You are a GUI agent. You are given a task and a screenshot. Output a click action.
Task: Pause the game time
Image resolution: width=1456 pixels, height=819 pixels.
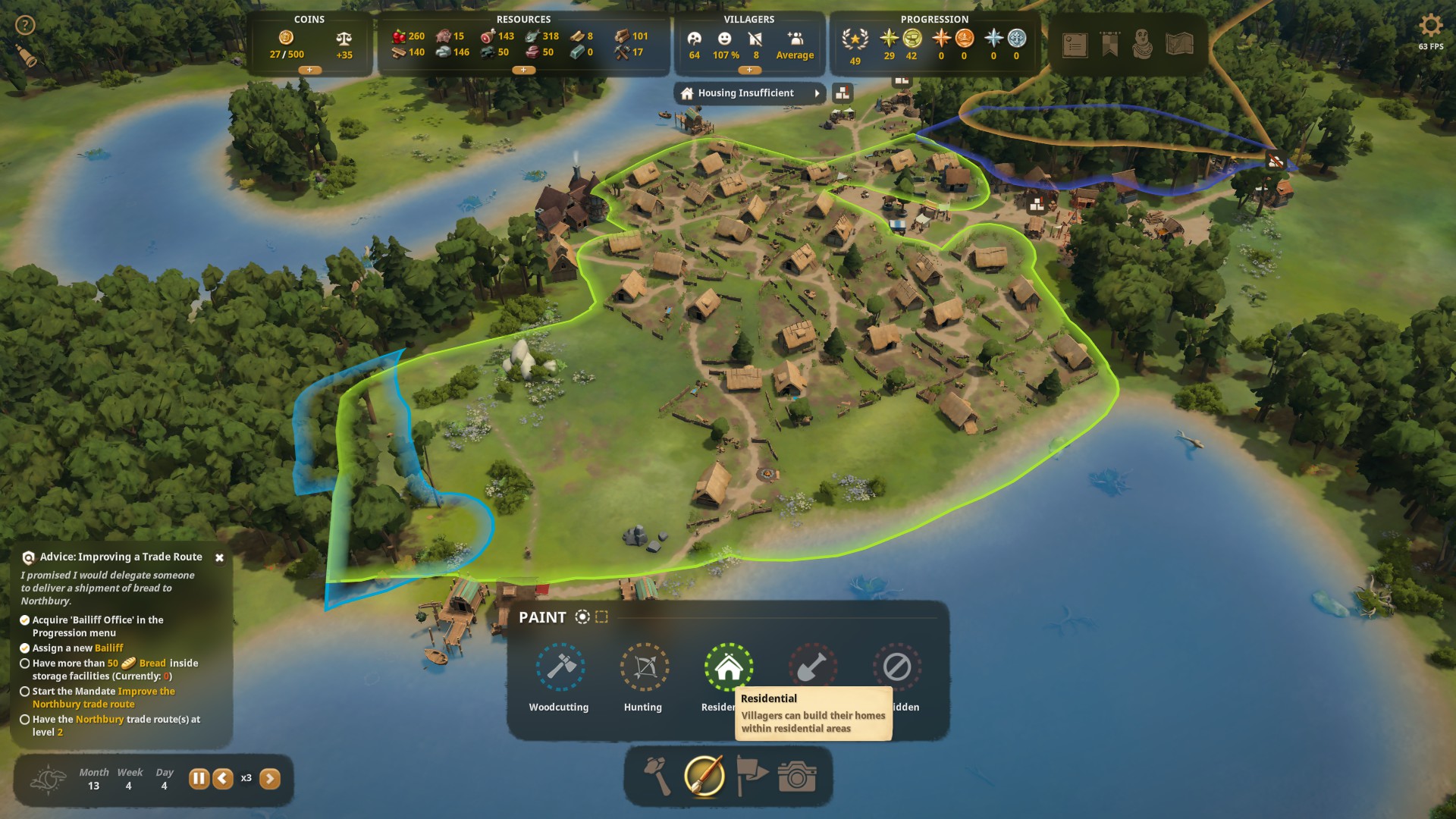[x=199, y=779]
